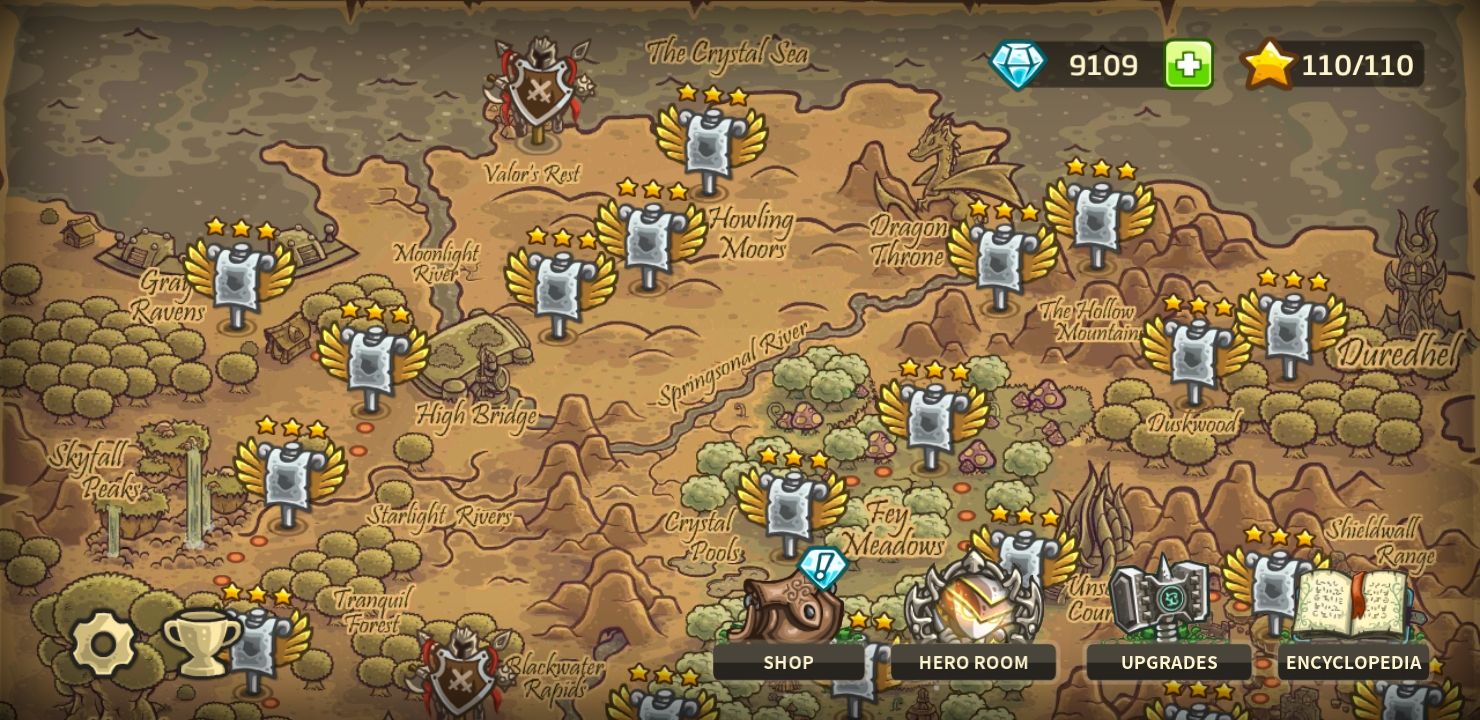View achievements via the trophy cup
Viewport: 1480px width, 720px height.
[197, 640]
